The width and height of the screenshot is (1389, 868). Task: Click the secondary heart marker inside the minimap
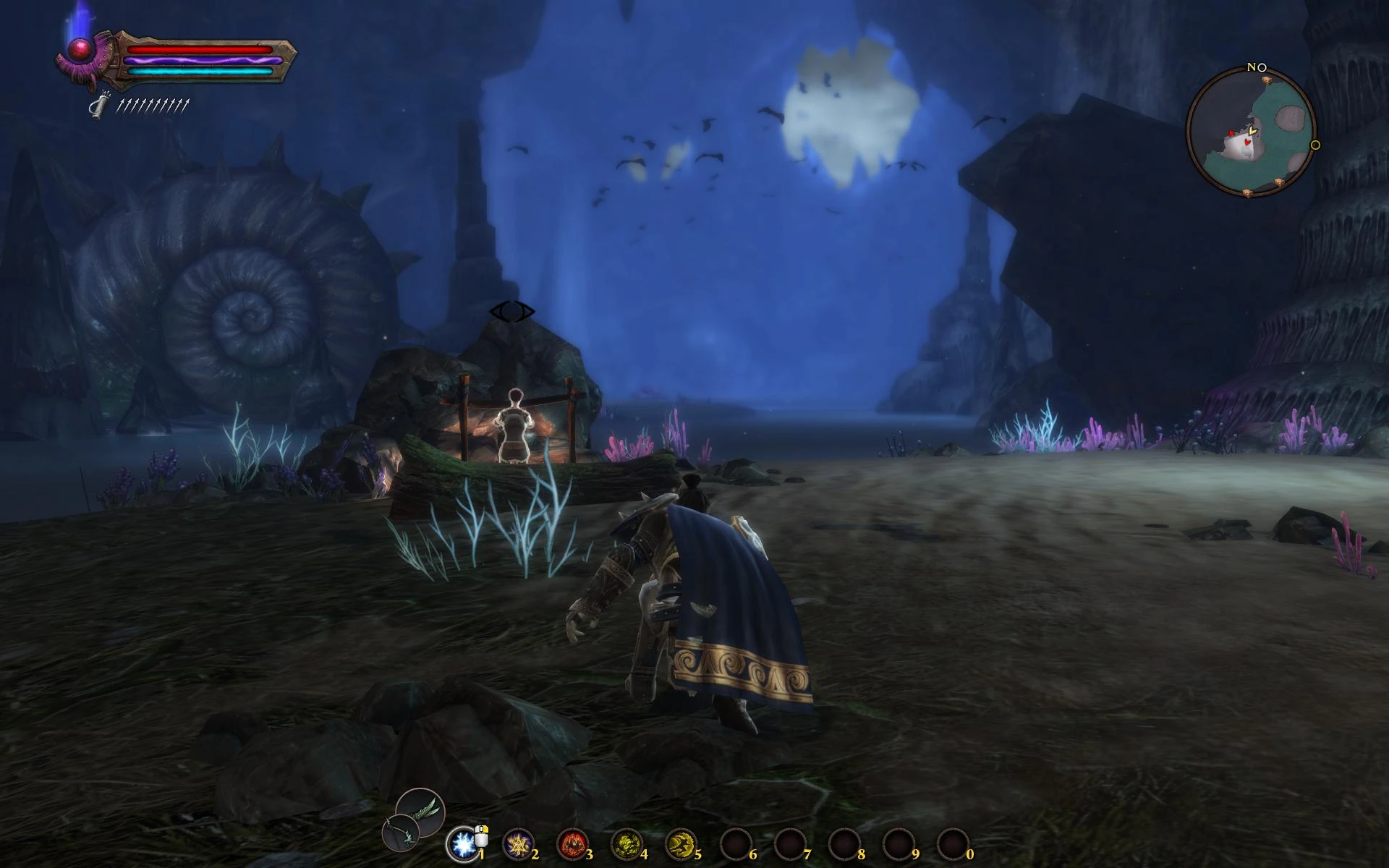(1246, 142)
